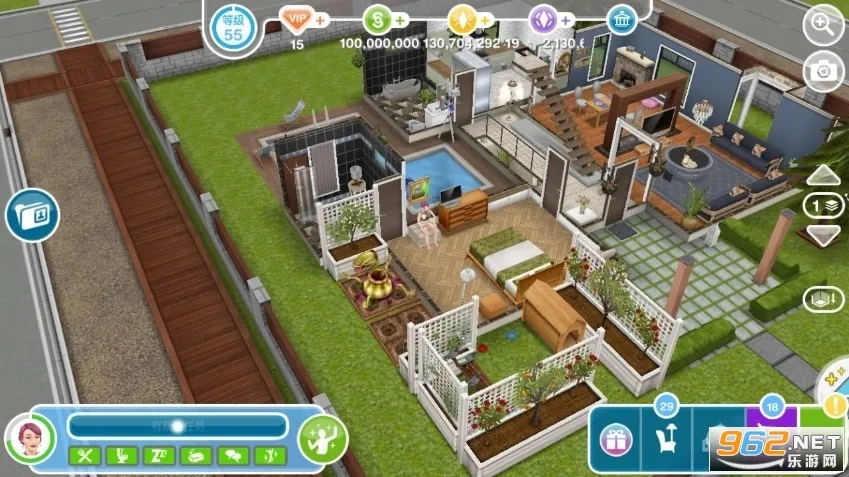Open the furniture chair build mode
Viewport: 849px width, 477px height.
[x=665, y=439]
